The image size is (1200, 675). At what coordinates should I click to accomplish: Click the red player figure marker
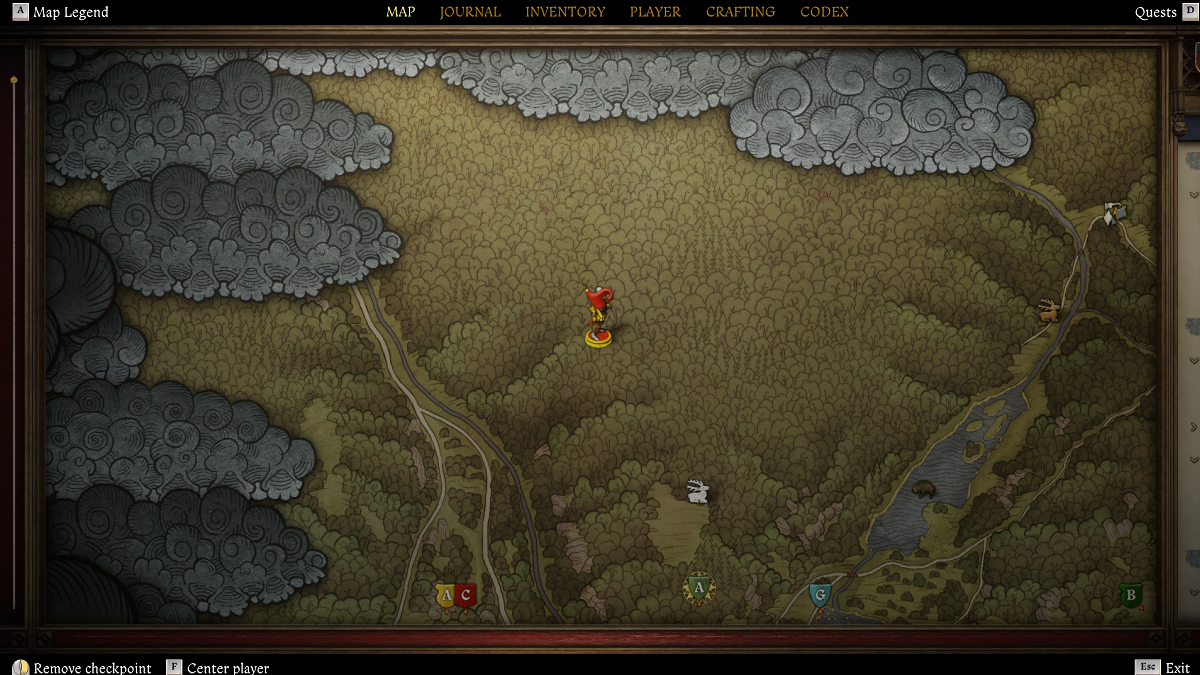pos(599,315)
